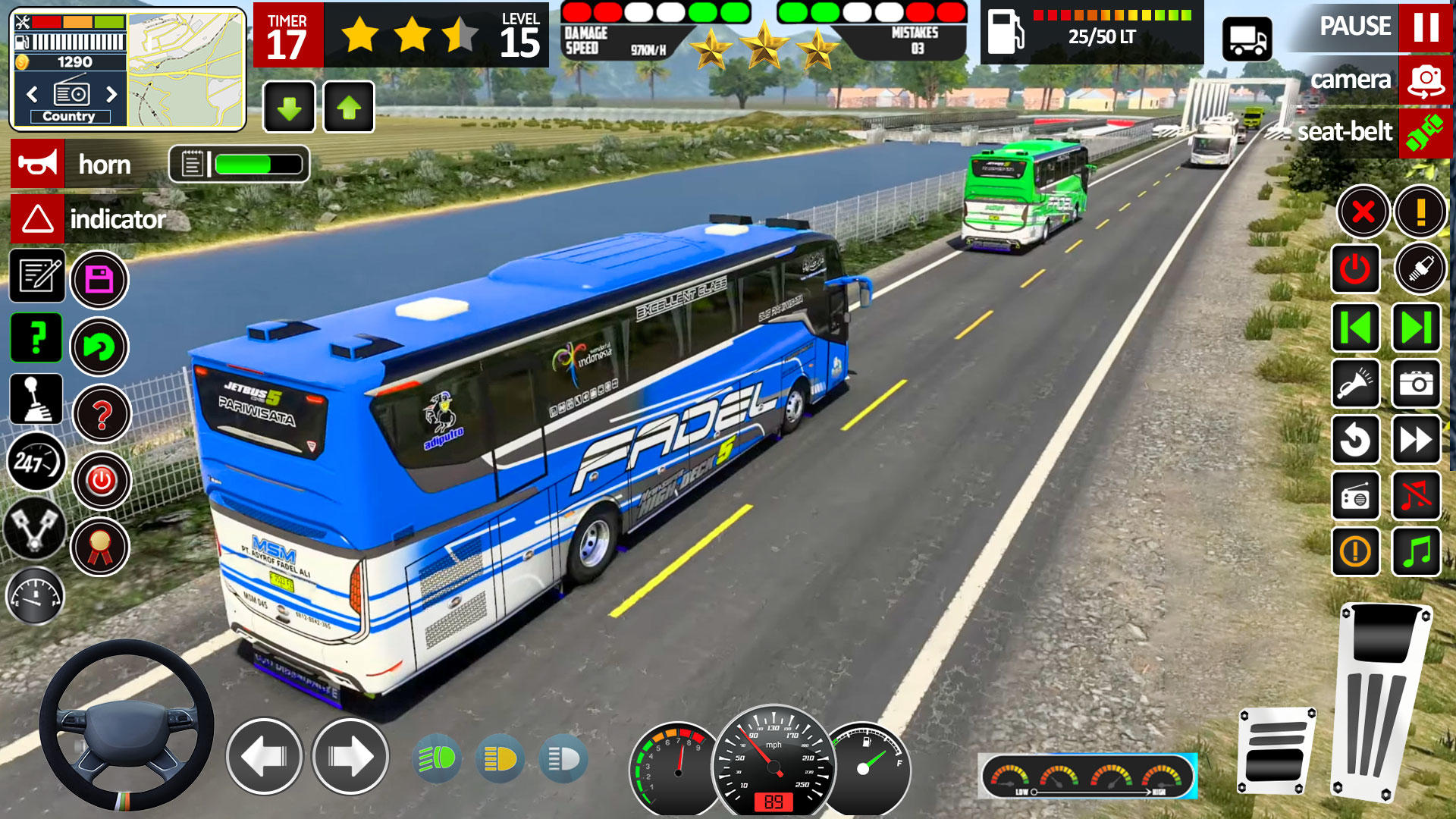The image size is (1456, 819).
Task: Sound the horn
Action: coord(36,165)
